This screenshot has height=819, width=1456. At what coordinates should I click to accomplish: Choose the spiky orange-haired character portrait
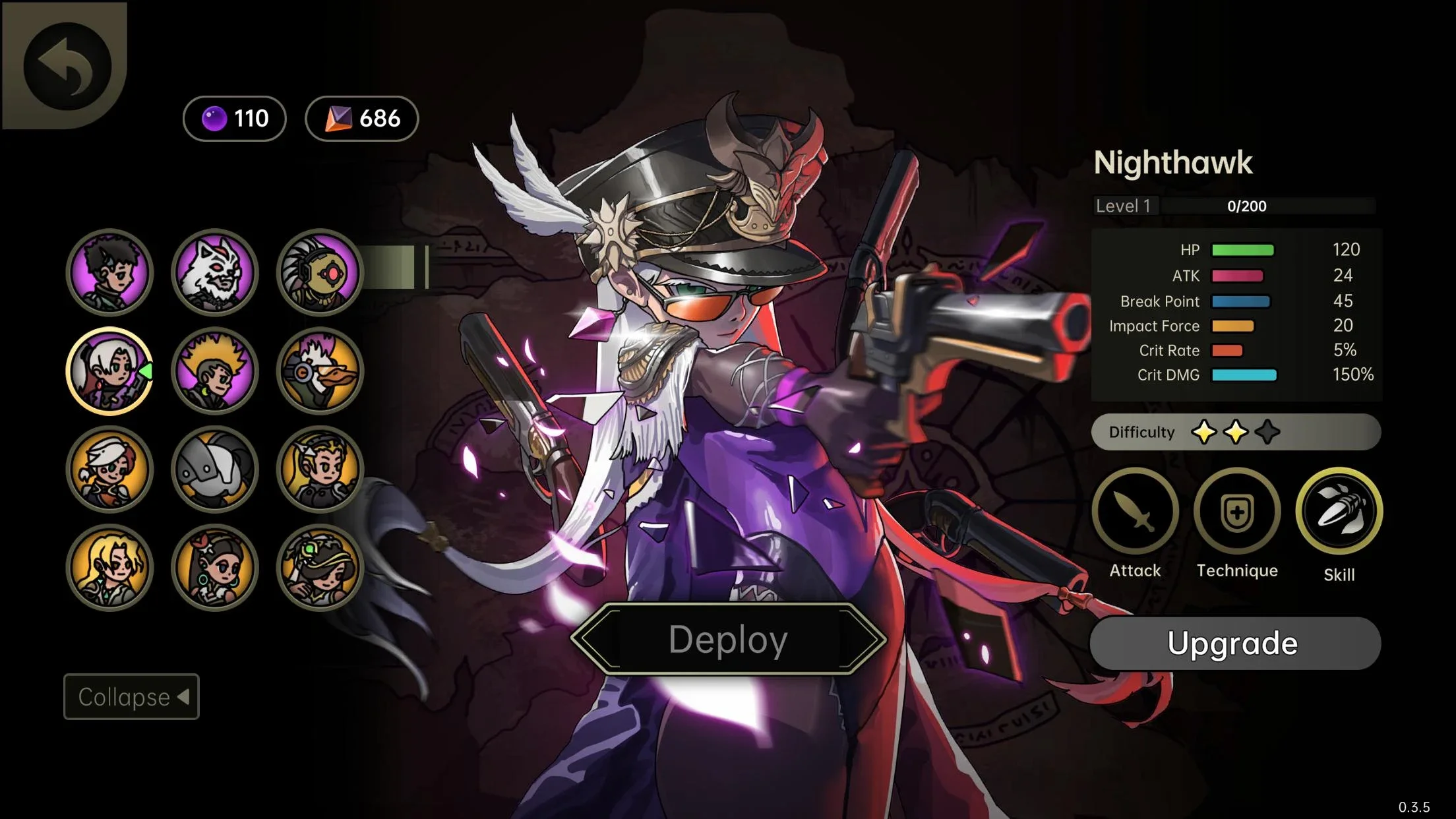(x=215, y=371)
